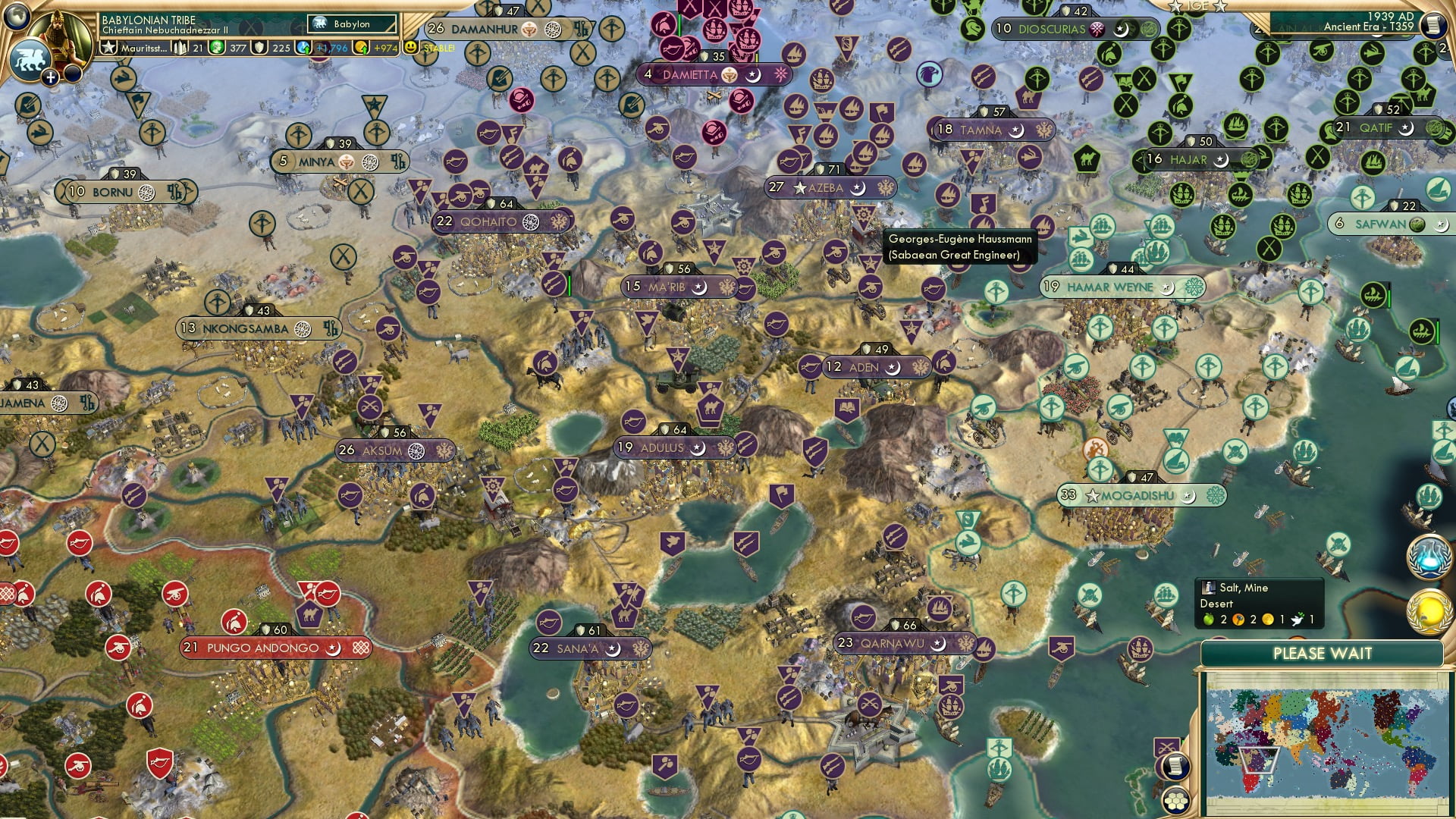
Task: Open the Azeba capital city banner
Action: point(830,187)
